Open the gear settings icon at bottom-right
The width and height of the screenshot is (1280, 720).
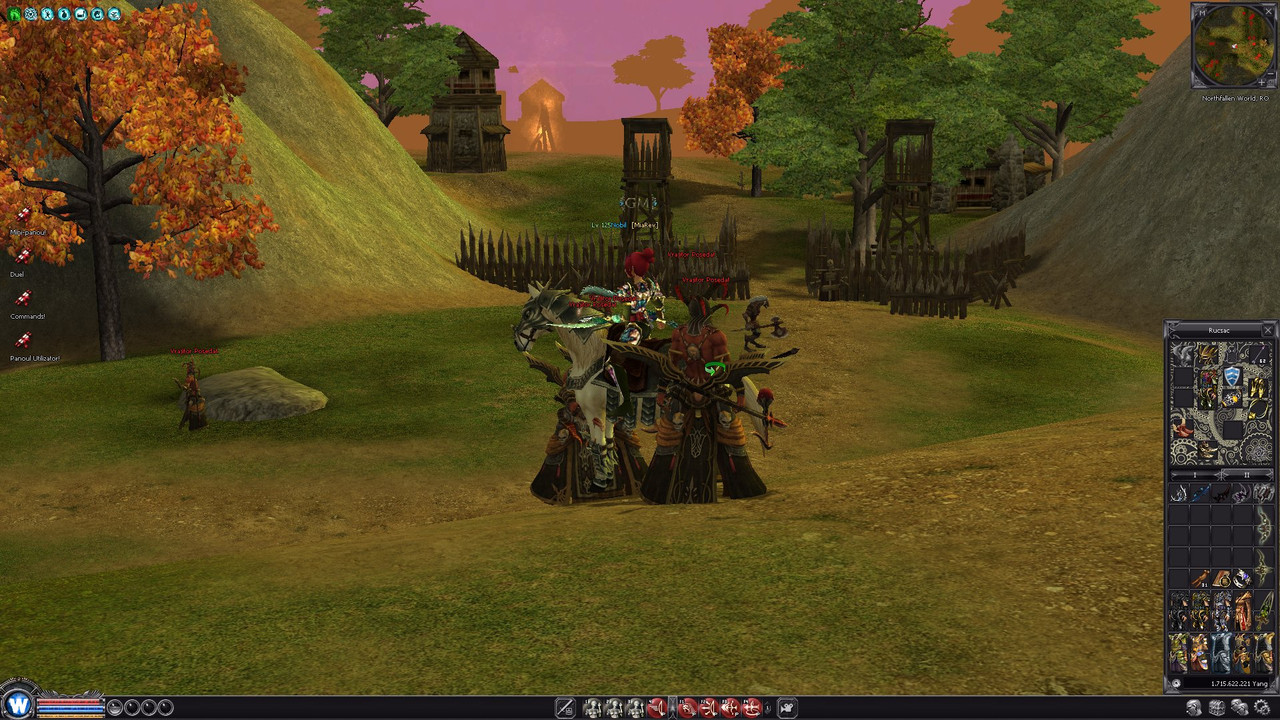coord(1263,708)
